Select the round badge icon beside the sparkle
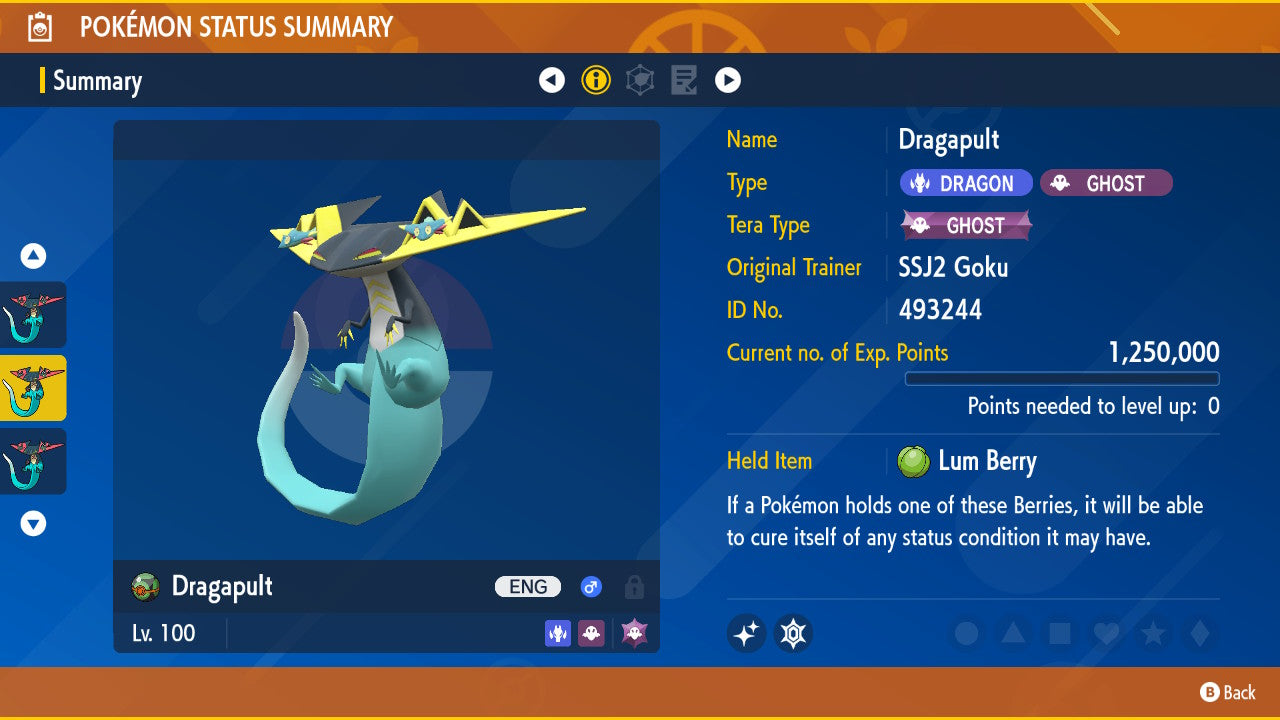Image resolution: width=1280 pixels, height=720 pixels. click(x=793, y=633)
